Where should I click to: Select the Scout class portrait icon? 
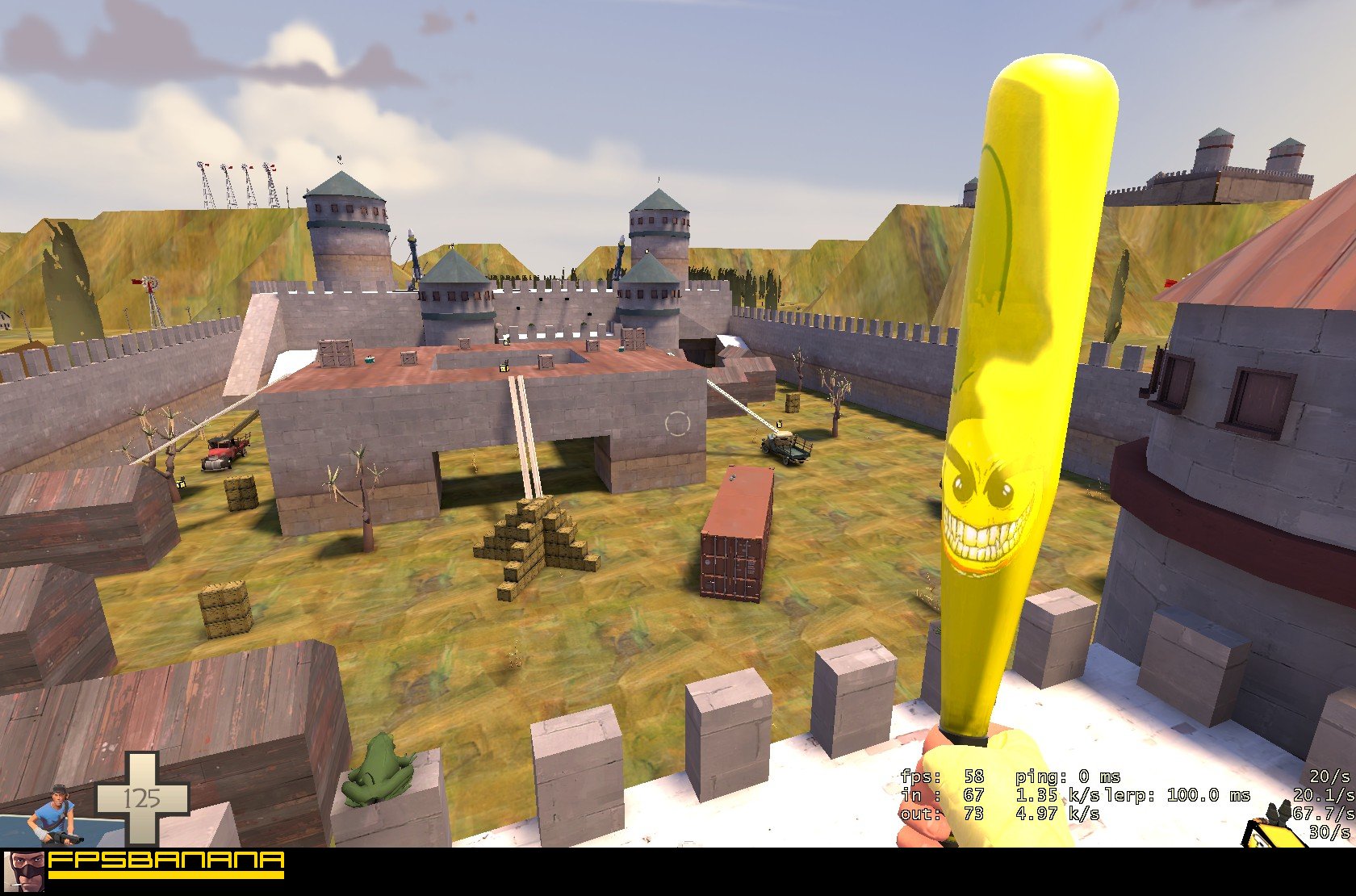[56, 811]
